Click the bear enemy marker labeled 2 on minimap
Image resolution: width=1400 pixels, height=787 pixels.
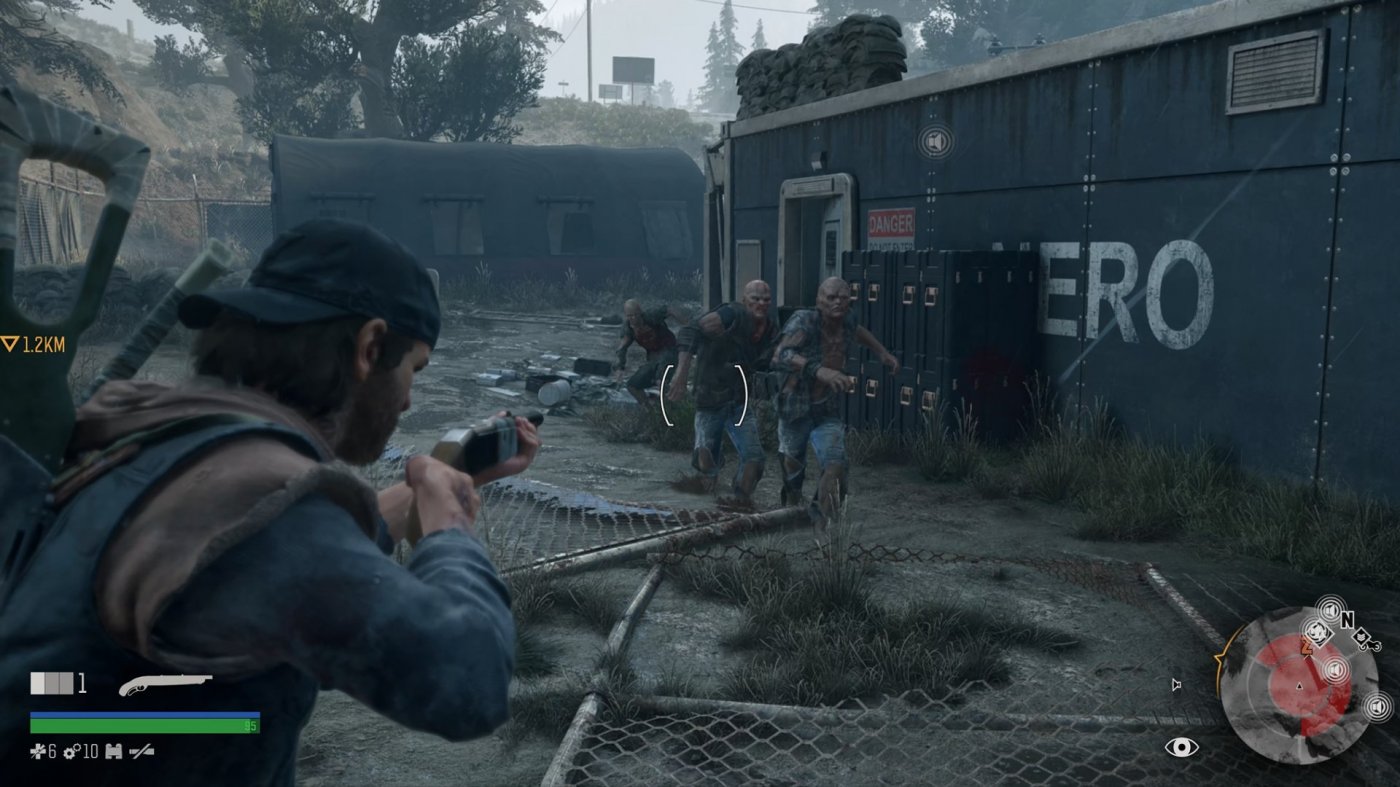click(1318, 630)
